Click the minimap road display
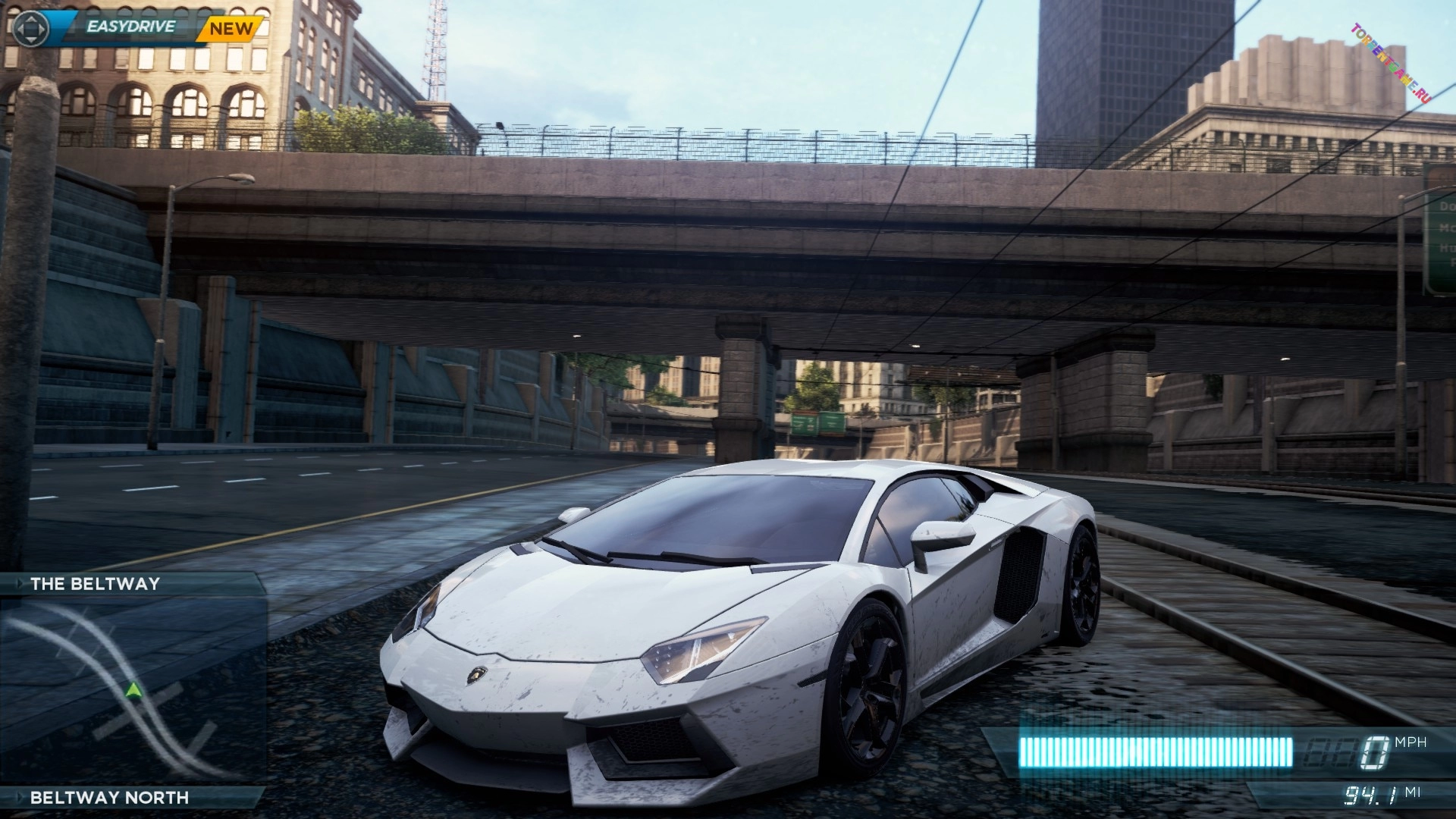 point(133,690)
